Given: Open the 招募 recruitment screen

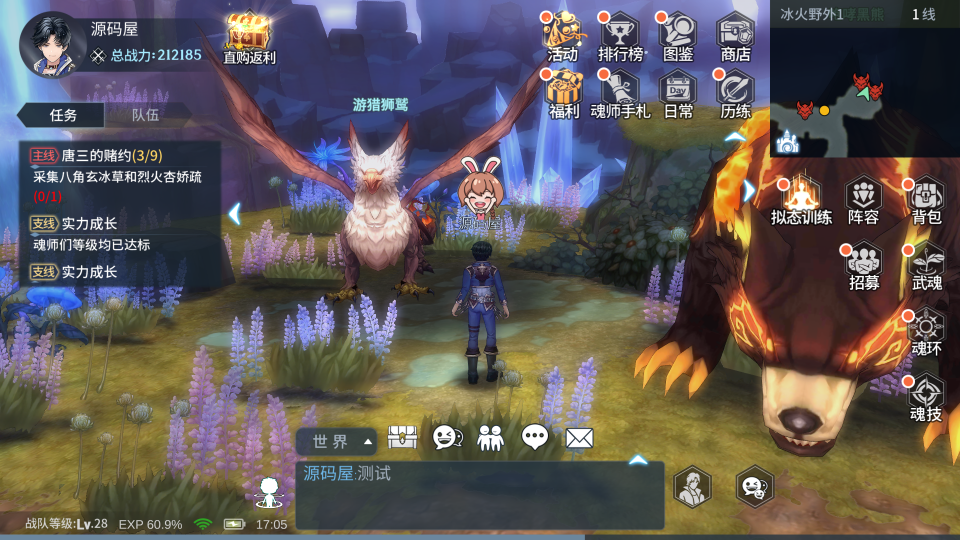Looking at the screenshot, I should [x=864, y=264].
